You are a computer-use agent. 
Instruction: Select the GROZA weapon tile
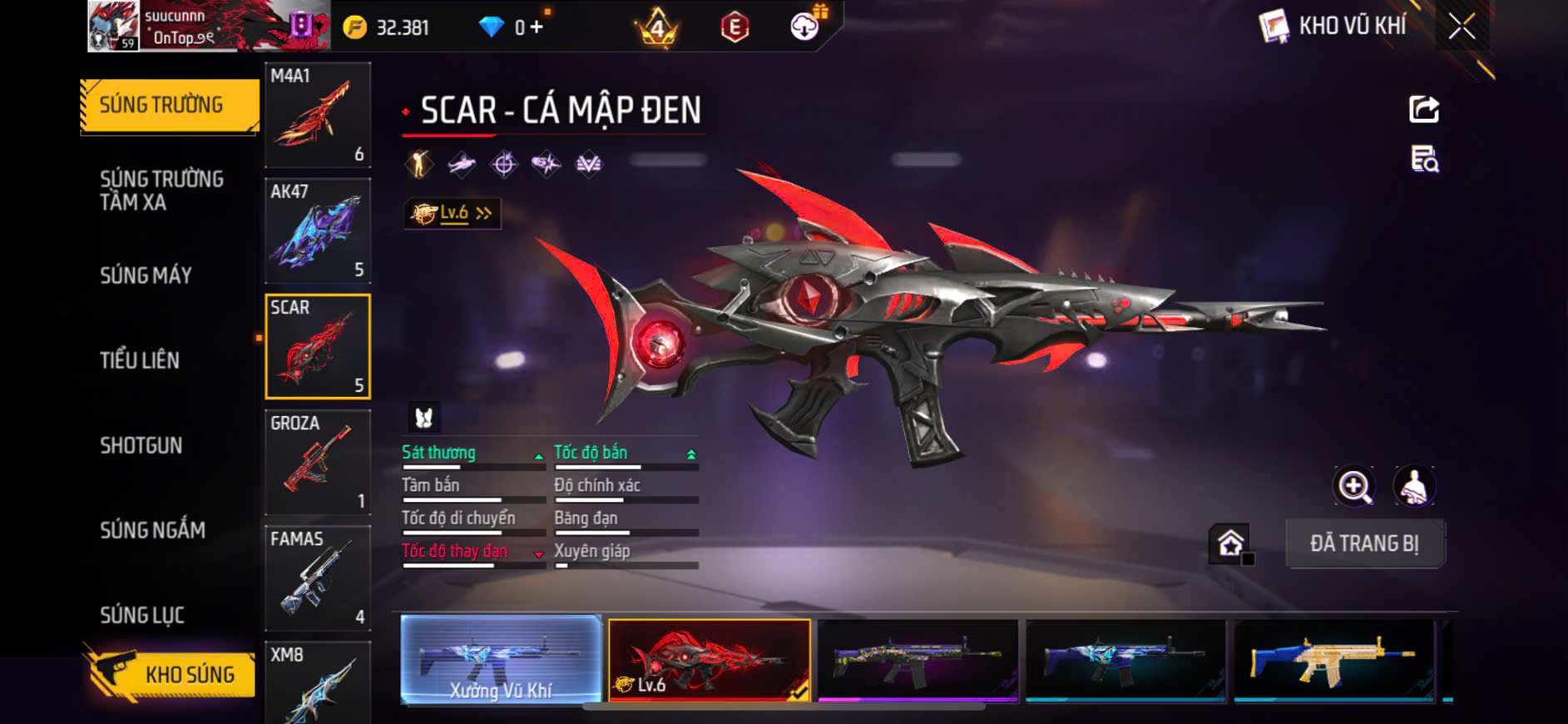pos(318,462)
